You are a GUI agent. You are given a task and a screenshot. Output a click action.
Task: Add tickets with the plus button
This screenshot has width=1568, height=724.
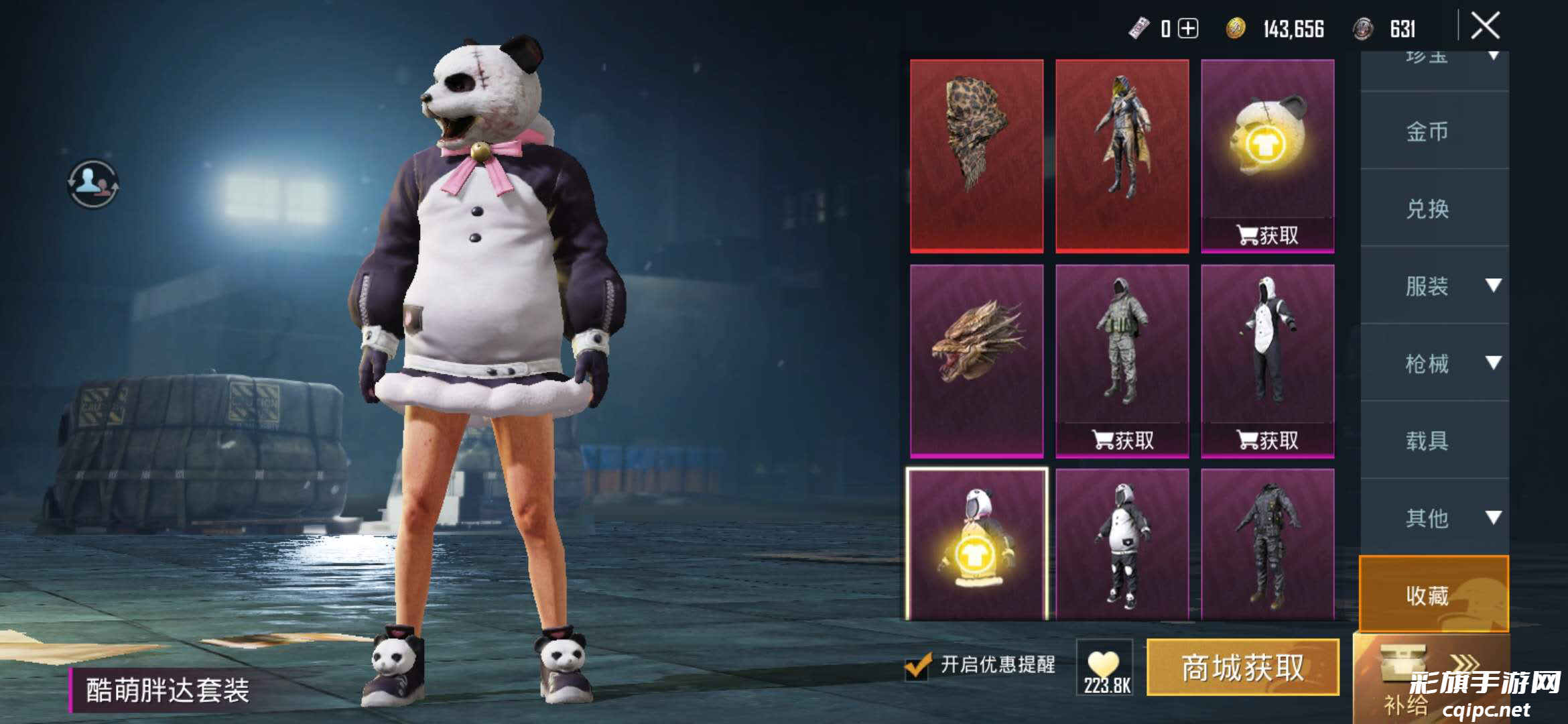click(1188, 29)
